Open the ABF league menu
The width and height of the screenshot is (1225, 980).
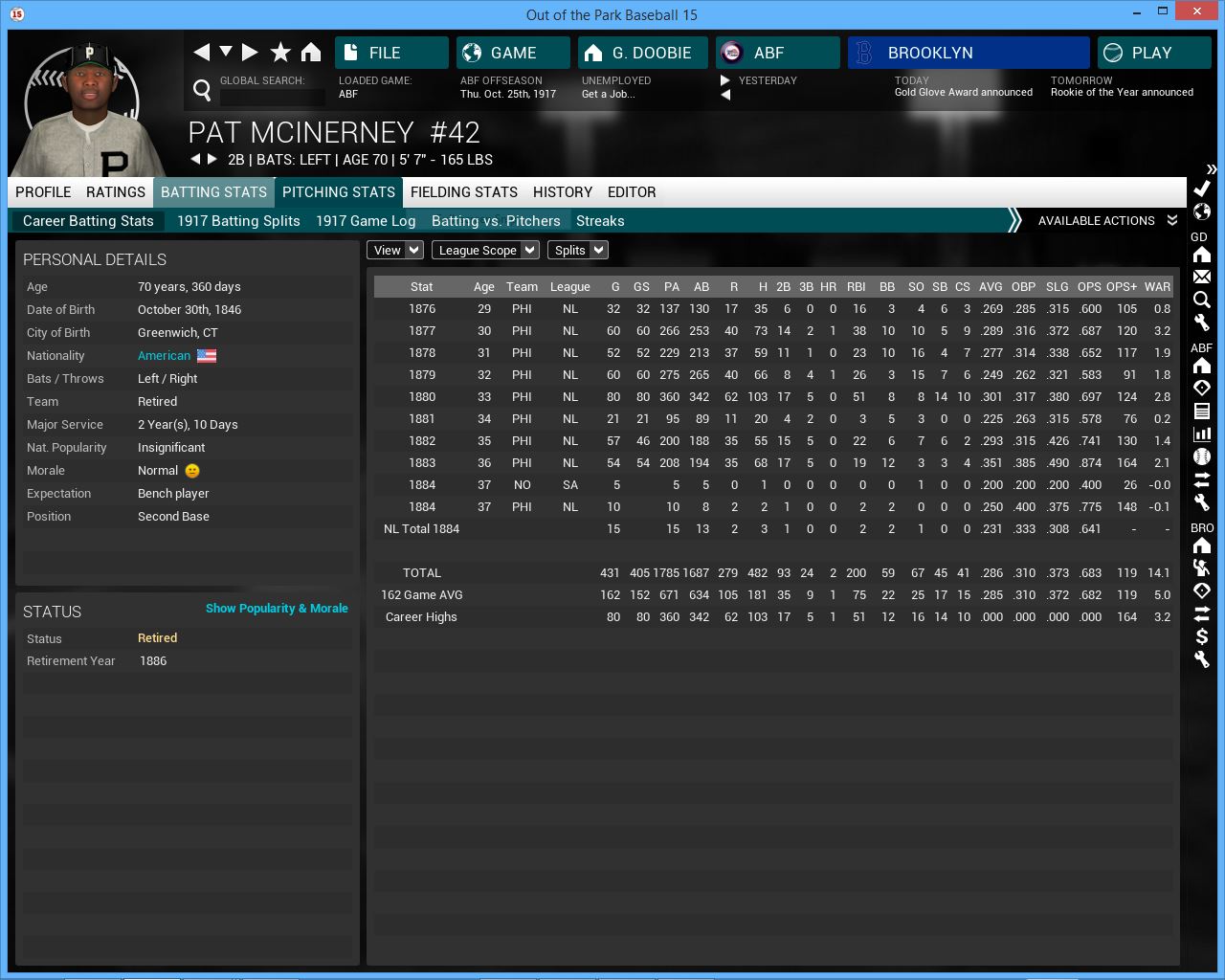pyautogui.click(x=777, y=53)
